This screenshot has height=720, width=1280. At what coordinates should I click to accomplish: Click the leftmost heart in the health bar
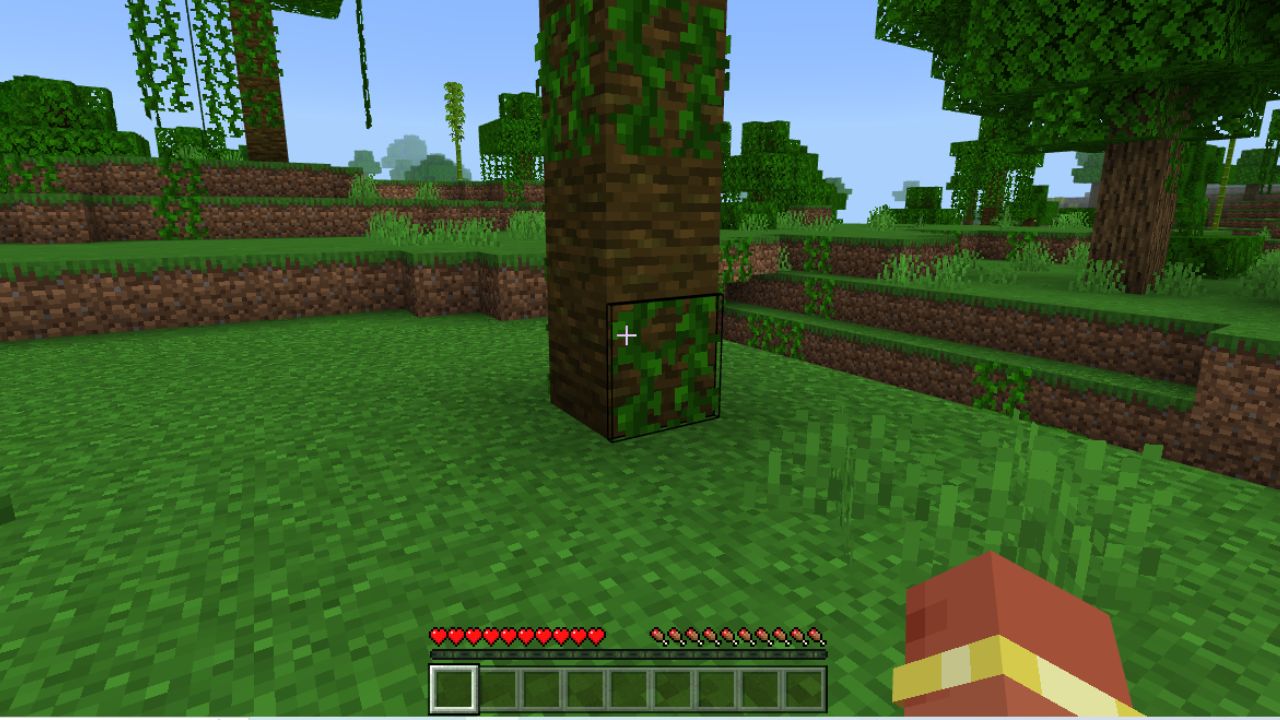(436, 634)
